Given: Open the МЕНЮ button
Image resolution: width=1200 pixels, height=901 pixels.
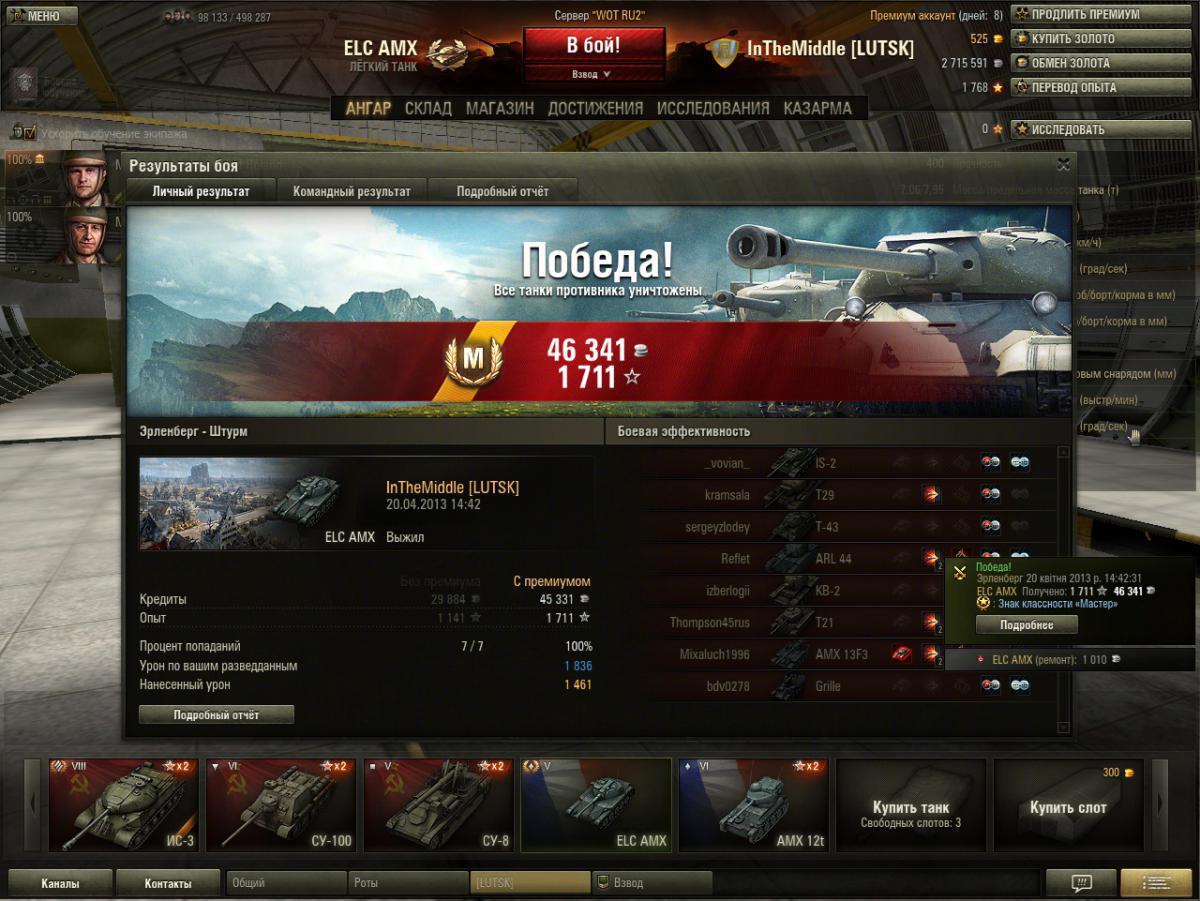Looking at the screenshot, I should point(40,16).
